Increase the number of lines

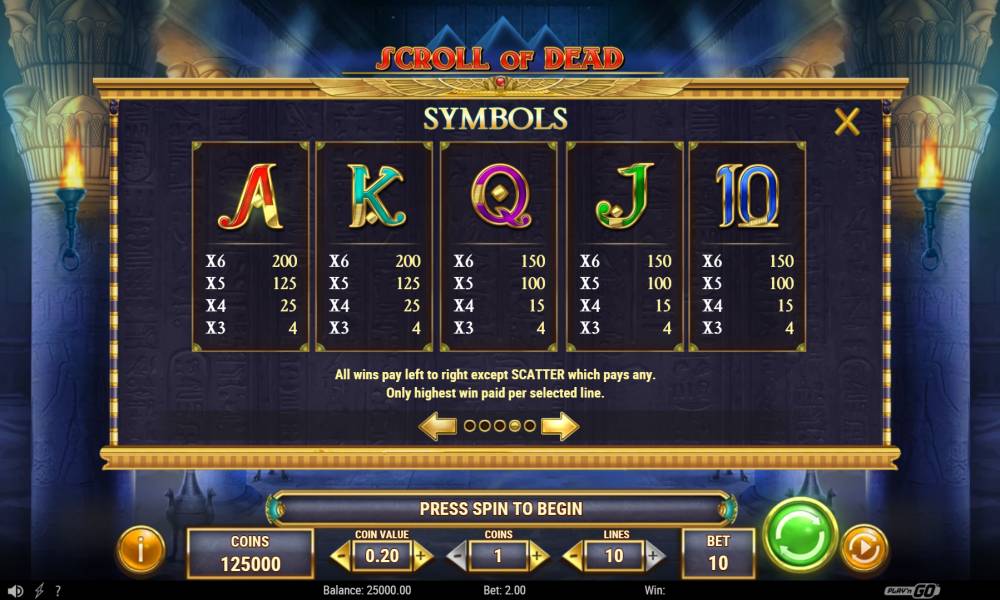[x=654, y=555]
